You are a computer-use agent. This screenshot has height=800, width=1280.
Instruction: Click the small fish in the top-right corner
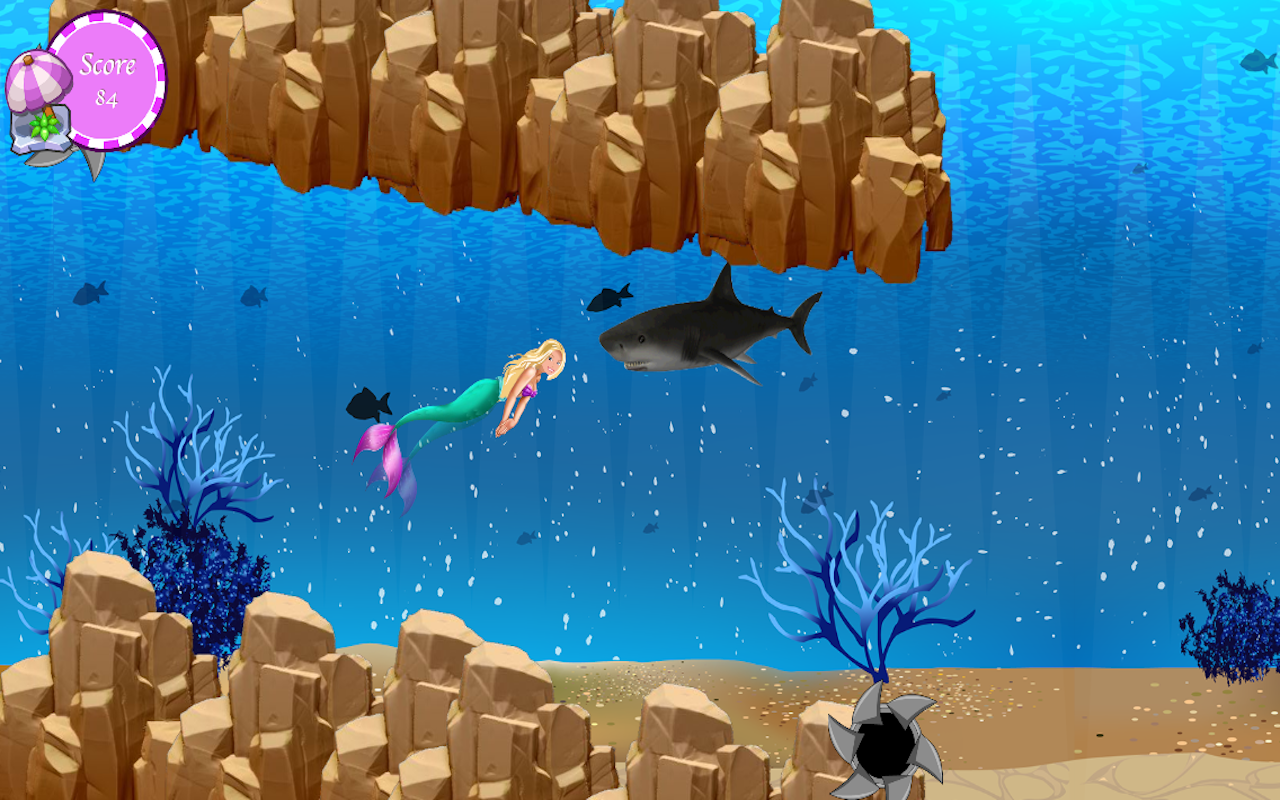click(1255, 62)
